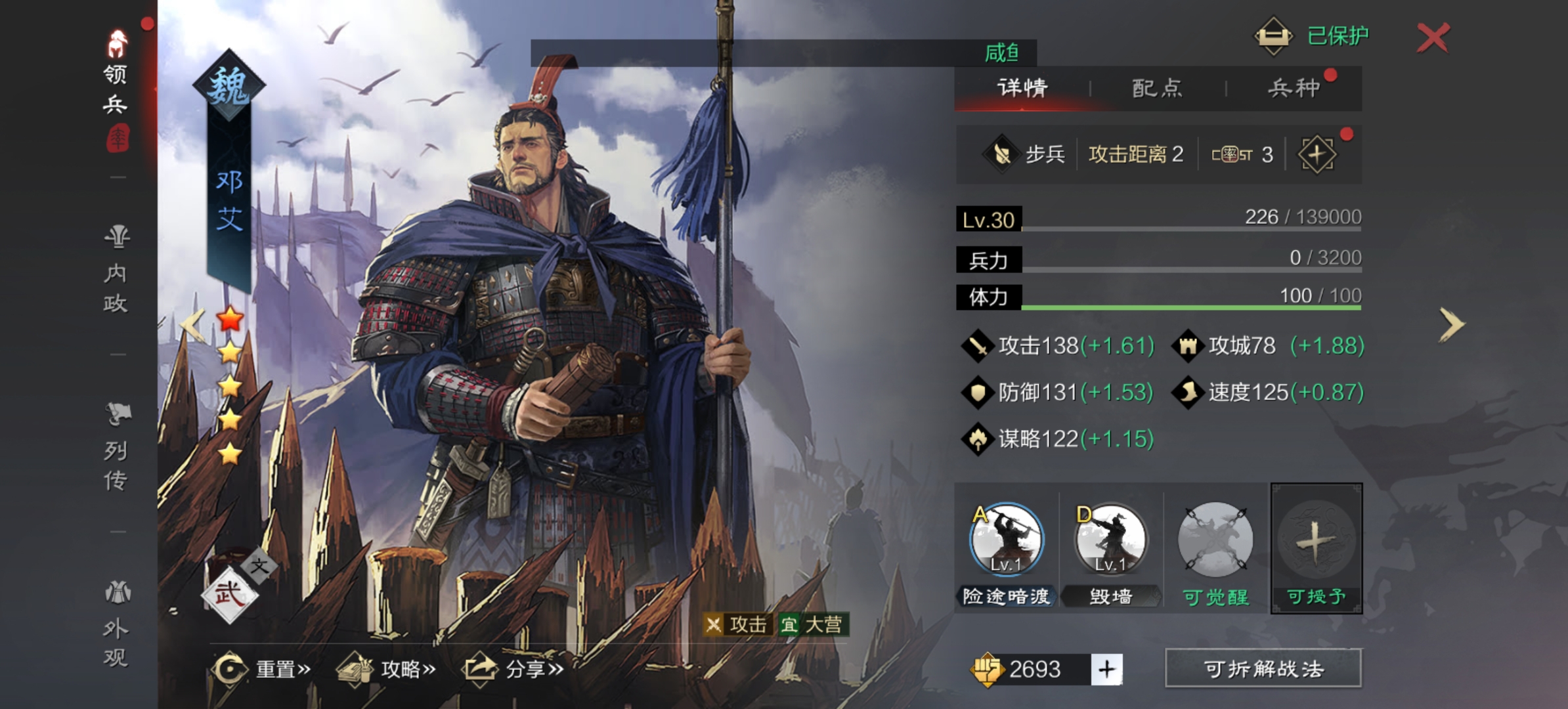Toggle the 已保护 lock status

pyautogui.click(x=1312, y=35)
